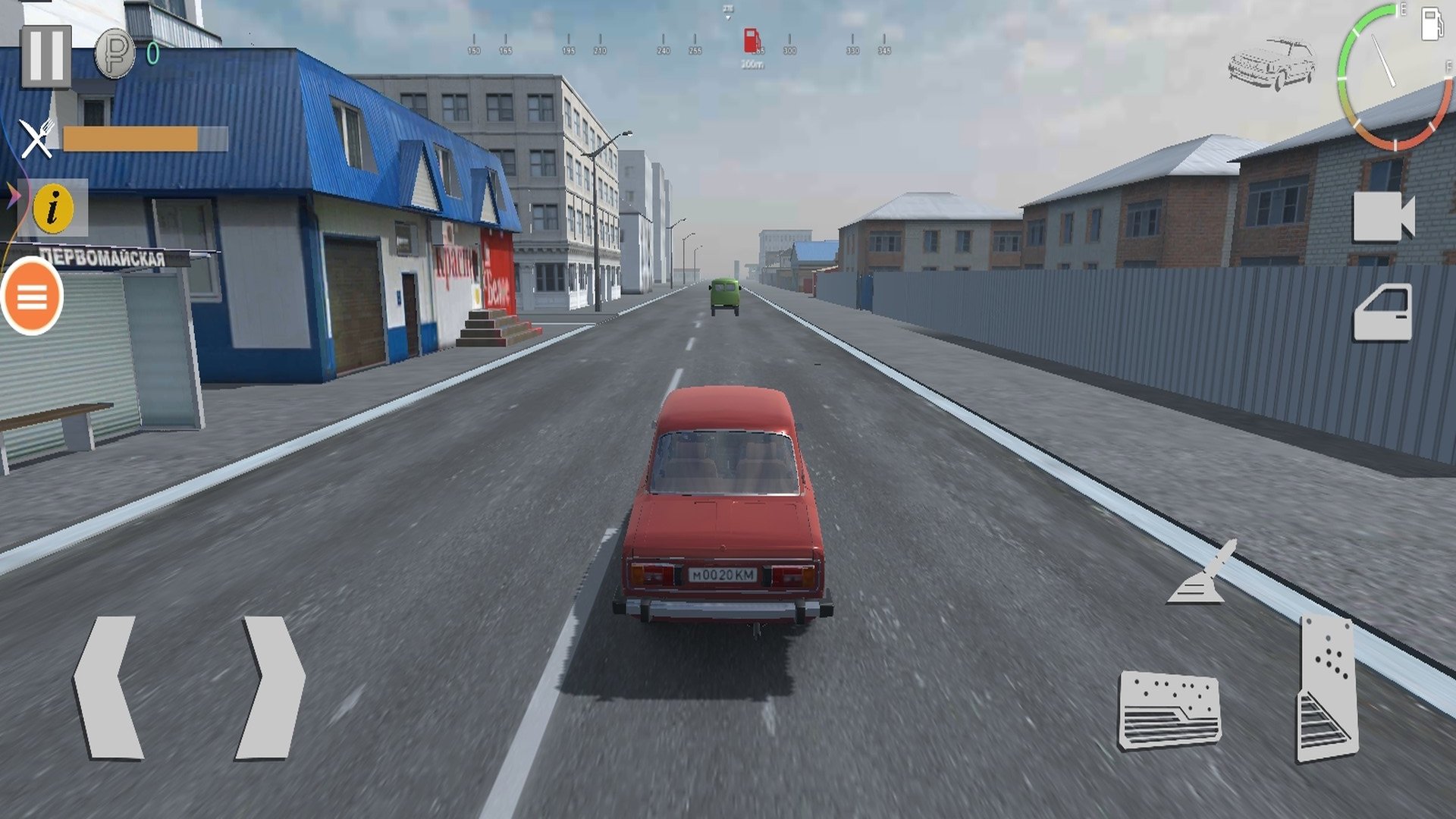The width and height of the screenshot is (1456, 819).
Task: Open the yellow info button
Action: 53,207
